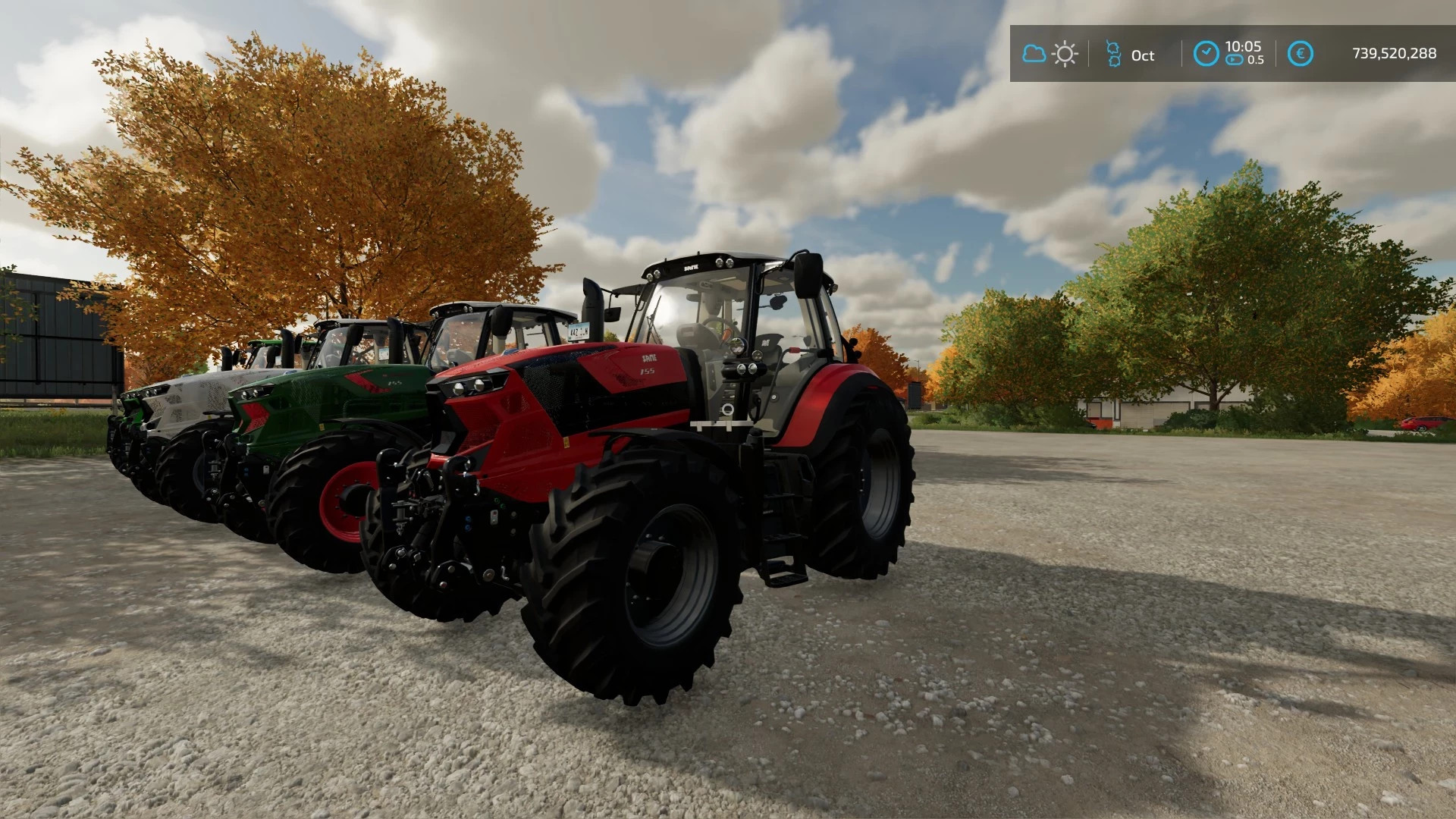
Task: Click the Euro currency icon
Action: [x=1302, y=53]
